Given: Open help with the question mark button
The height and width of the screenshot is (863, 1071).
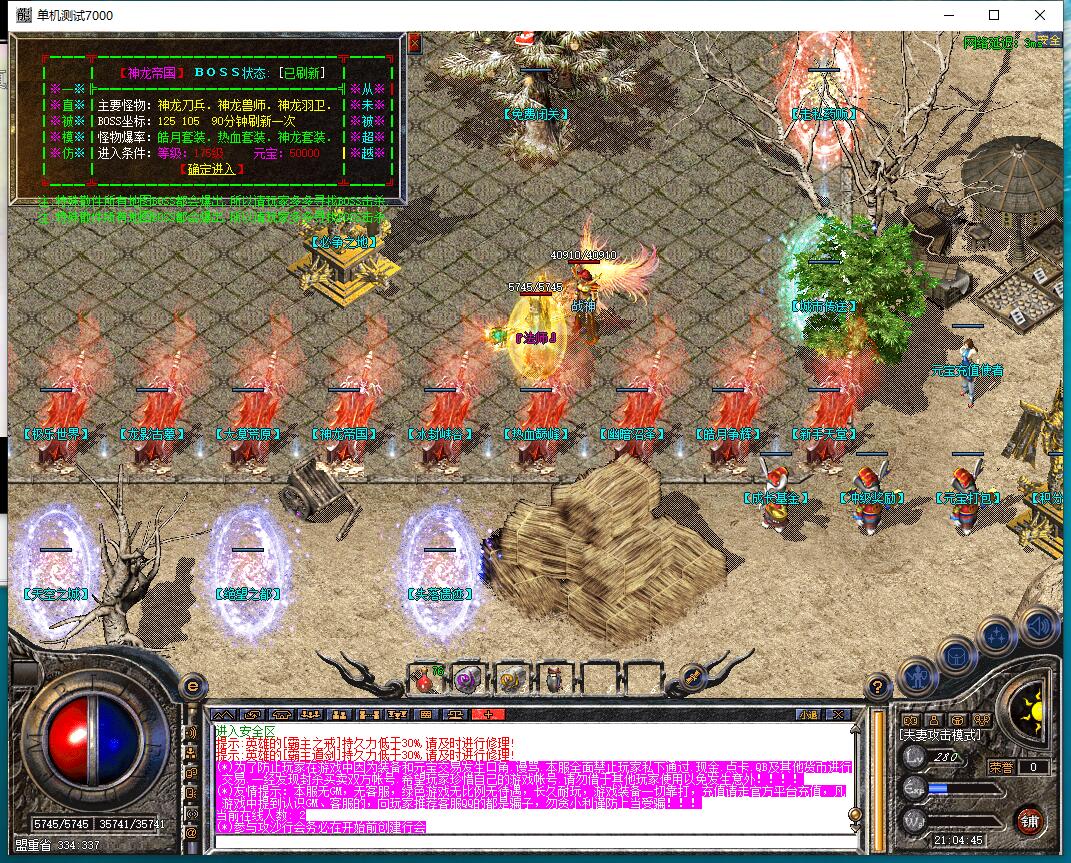Looking at the screenshot, I should tap(877, 687).
